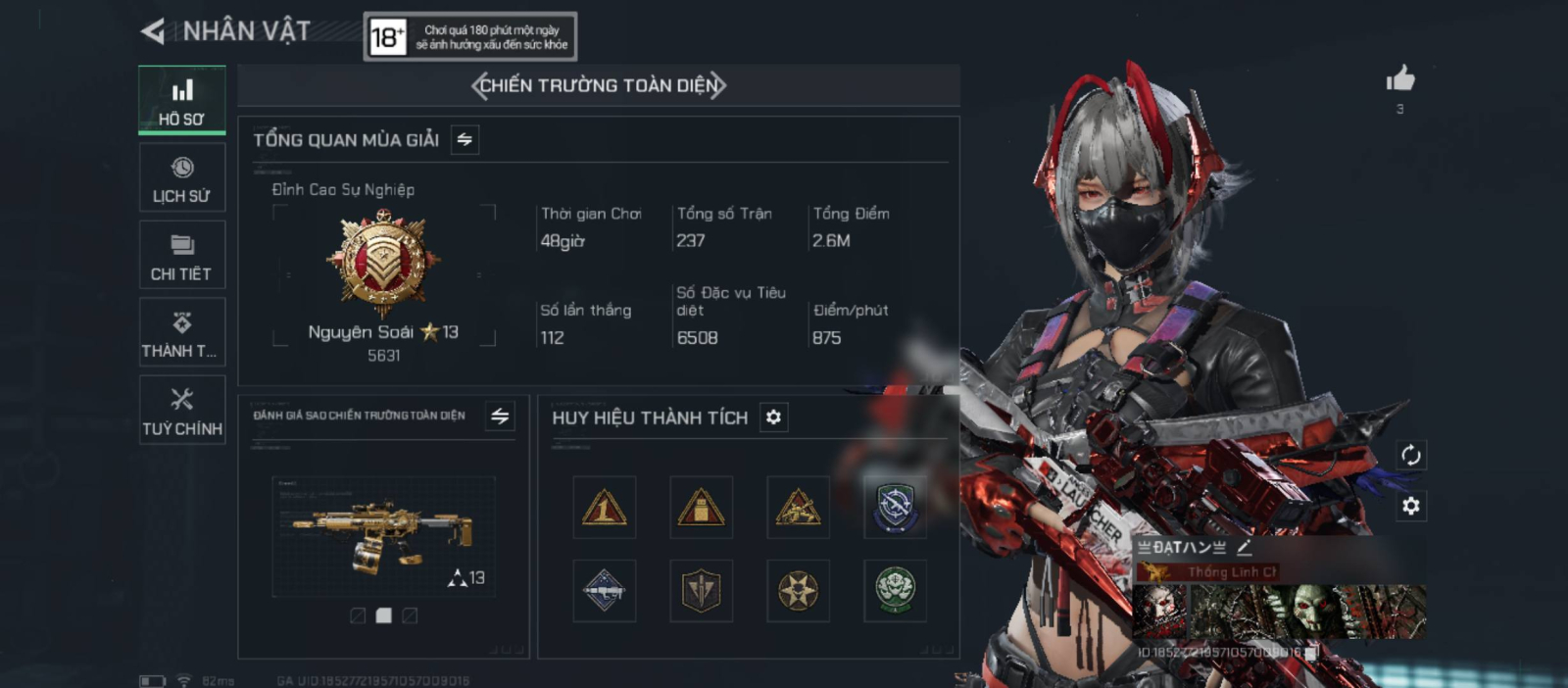
Task: View the Nguyên Soái rank emblem
Action: point(383,263)
